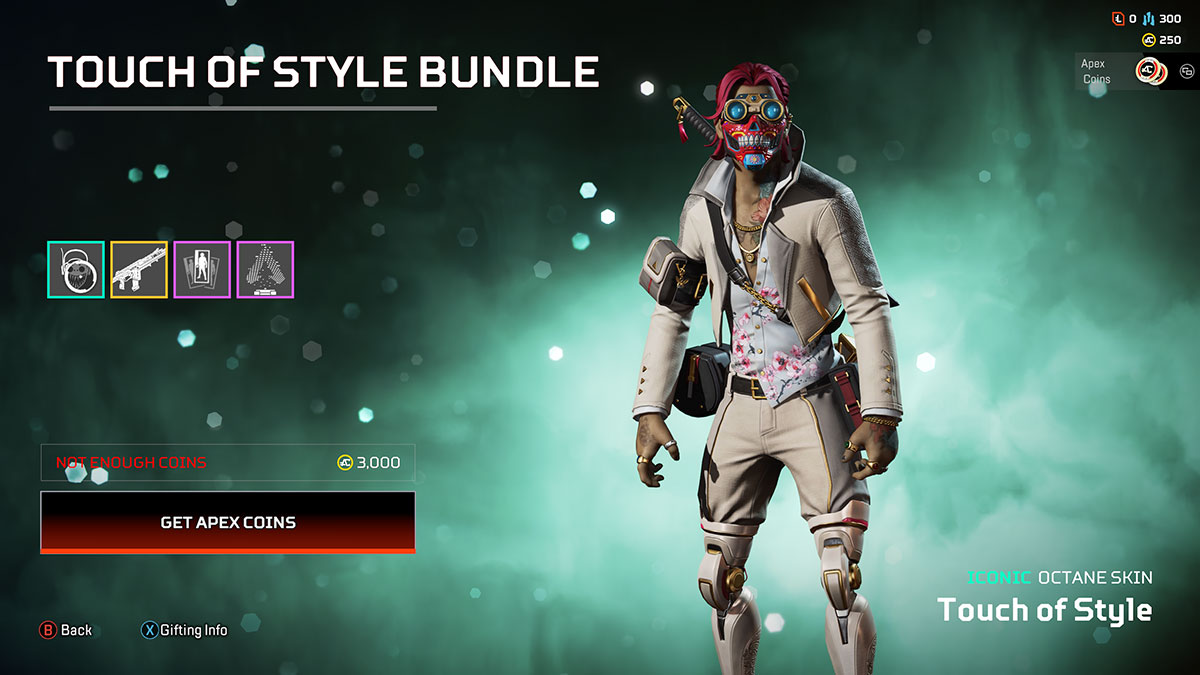Go back from the bundle screen
Screen dimensions: 1200x675
coord(66,630)
